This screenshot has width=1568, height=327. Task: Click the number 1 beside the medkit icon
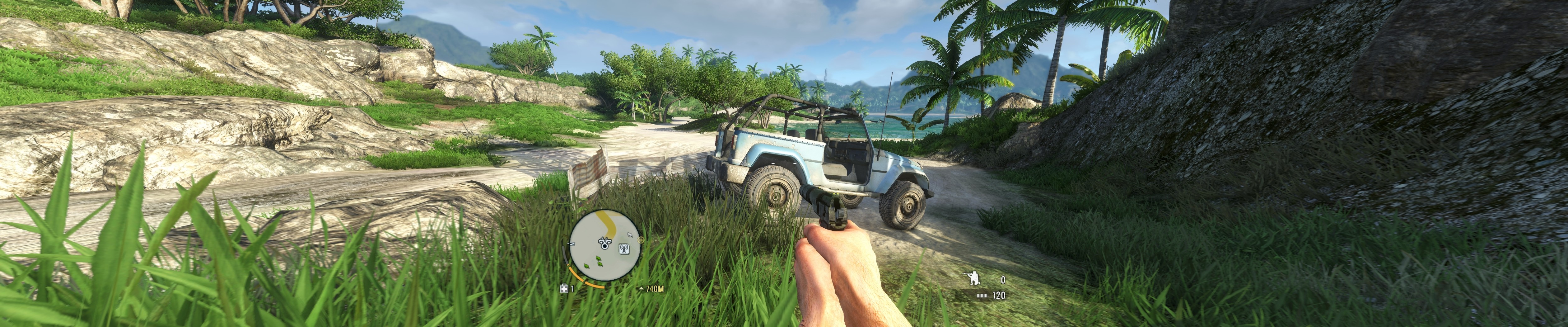[x=572, y=288]
